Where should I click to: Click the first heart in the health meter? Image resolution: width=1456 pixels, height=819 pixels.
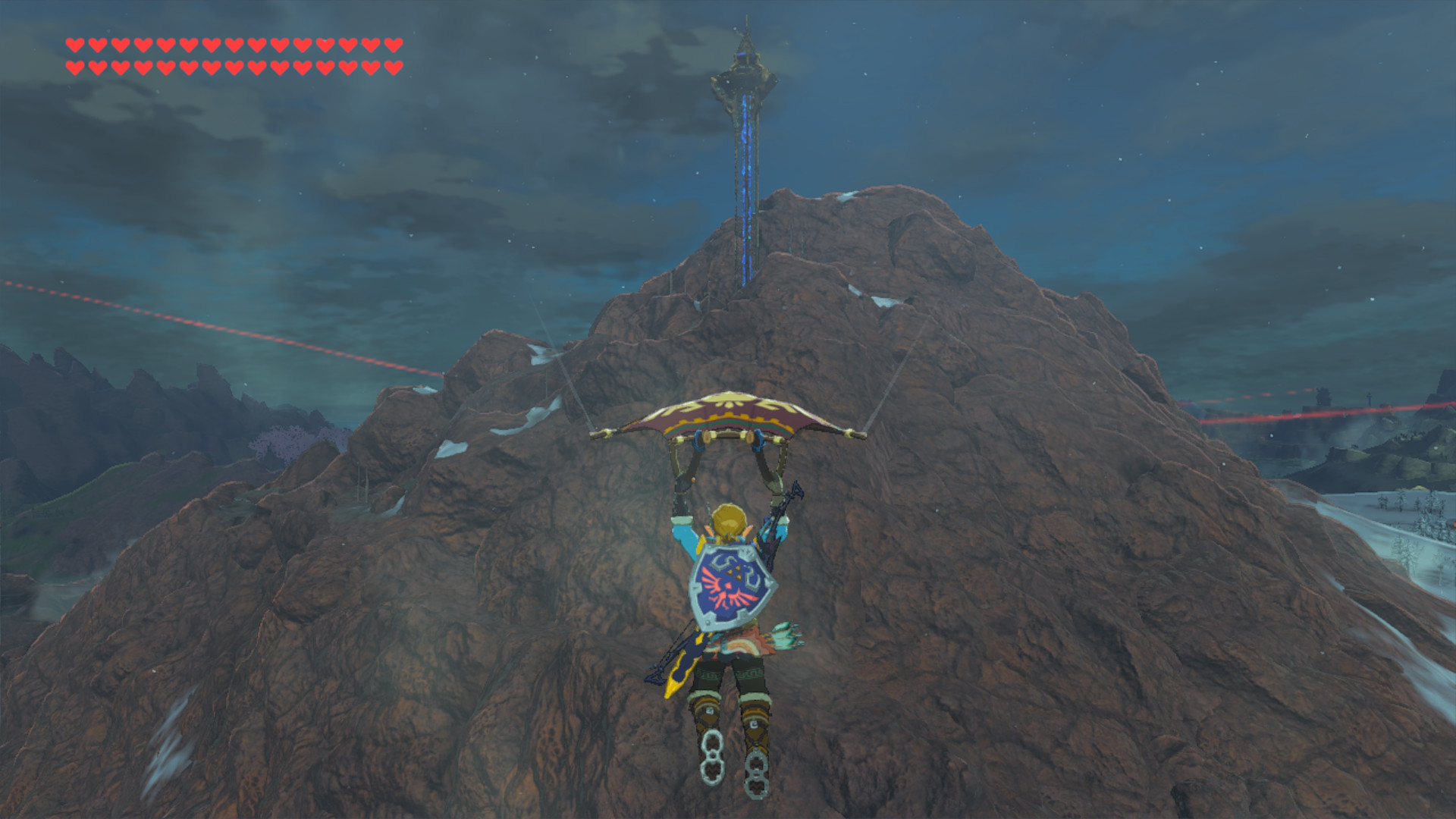click(x=74, y=45)
